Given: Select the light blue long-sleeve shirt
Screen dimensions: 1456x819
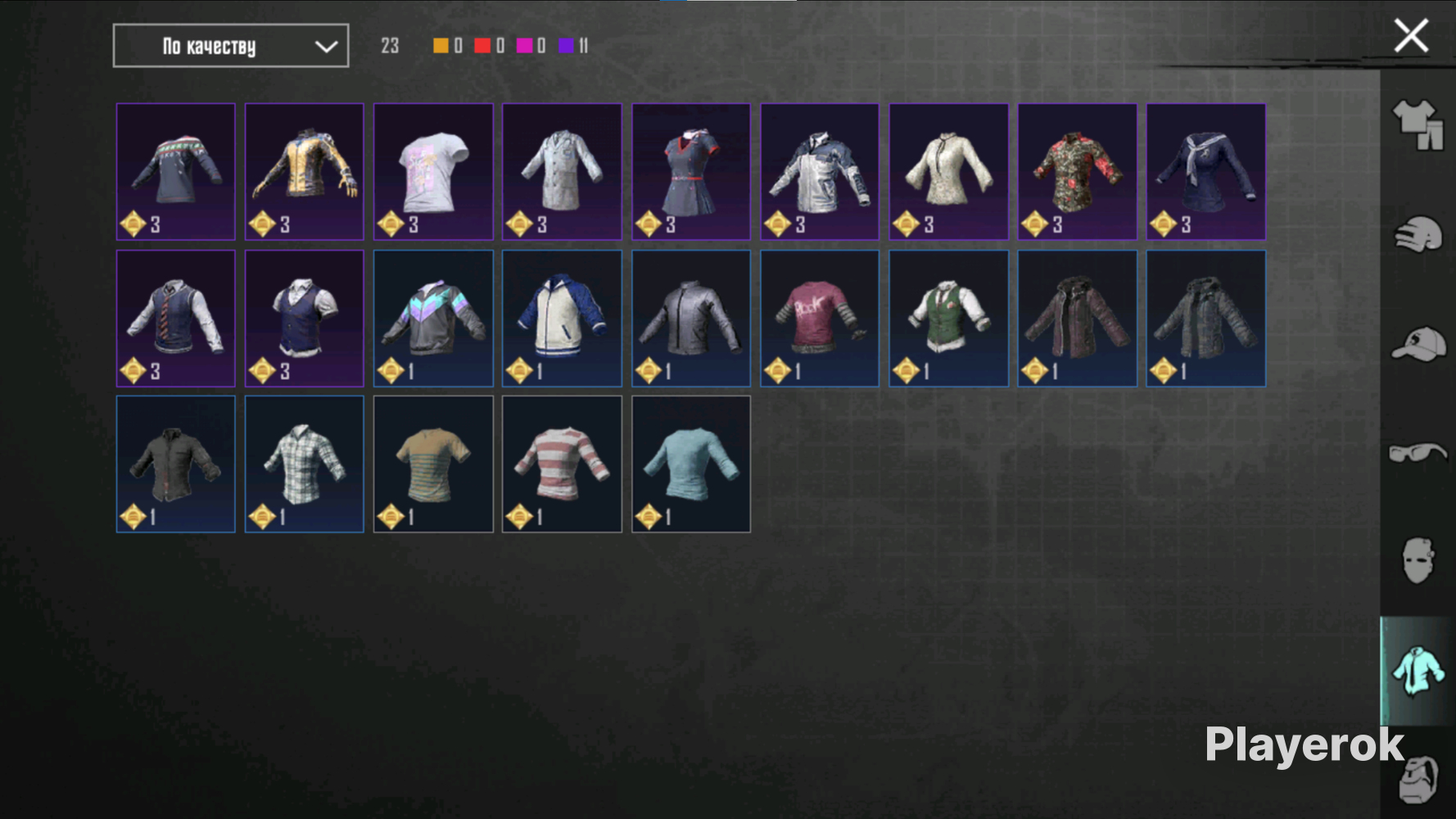Looking at the screenshot, I should tap(690, 464).
